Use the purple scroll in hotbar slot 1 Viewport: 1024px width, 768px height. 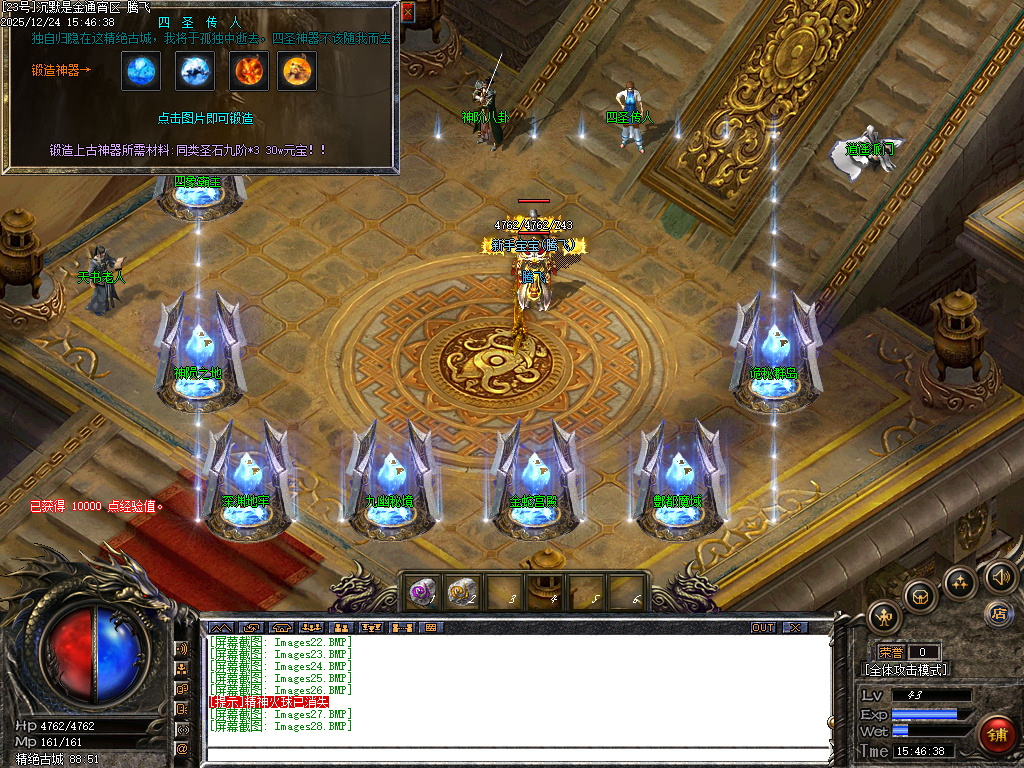point(421,593)
